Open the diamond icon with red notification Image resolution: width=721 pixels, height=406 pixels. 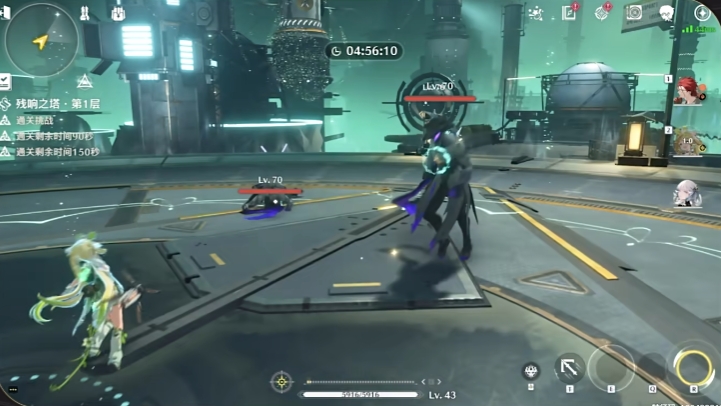pos(602,12)
